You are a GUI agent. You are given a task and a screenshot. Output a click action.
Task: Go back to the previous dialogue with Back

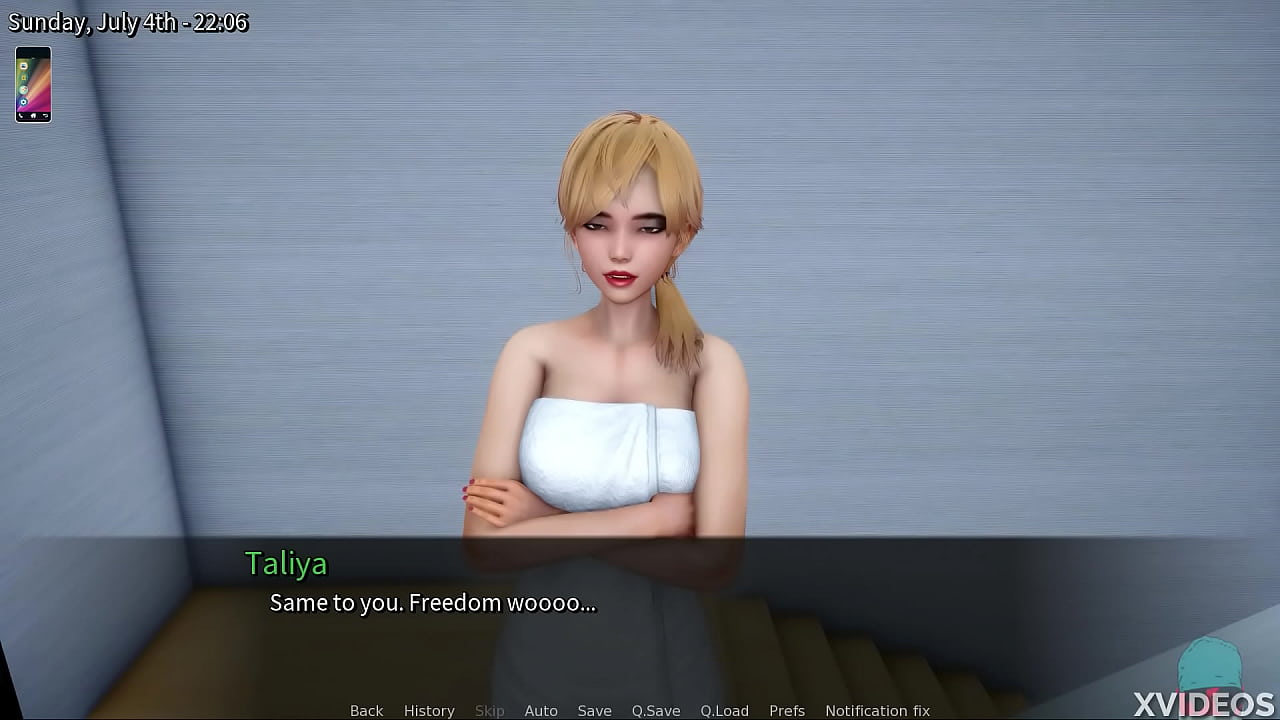click(366, 710)
